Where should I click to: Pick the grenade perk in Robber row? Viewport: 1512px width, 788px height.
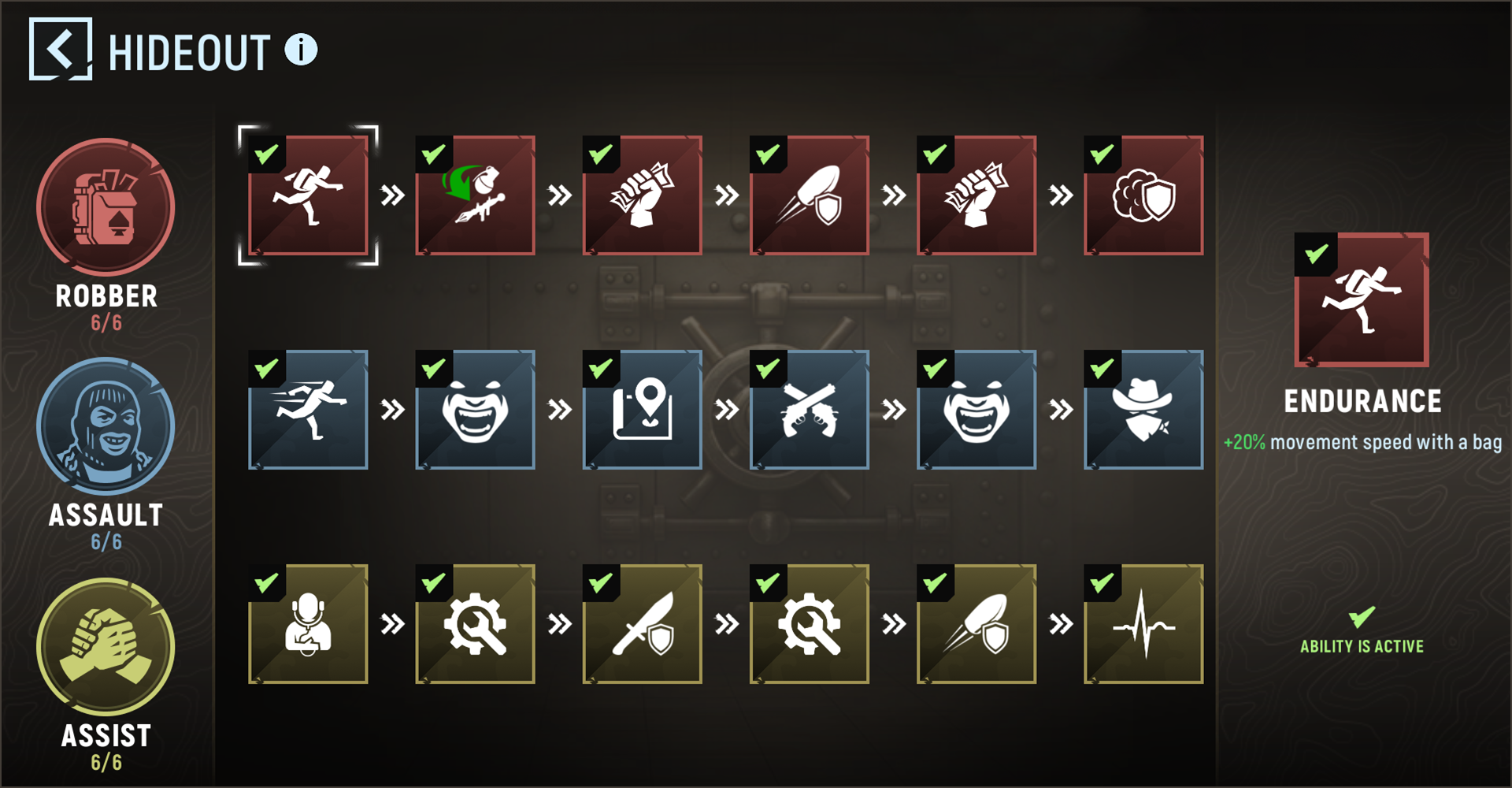(476, 195)
